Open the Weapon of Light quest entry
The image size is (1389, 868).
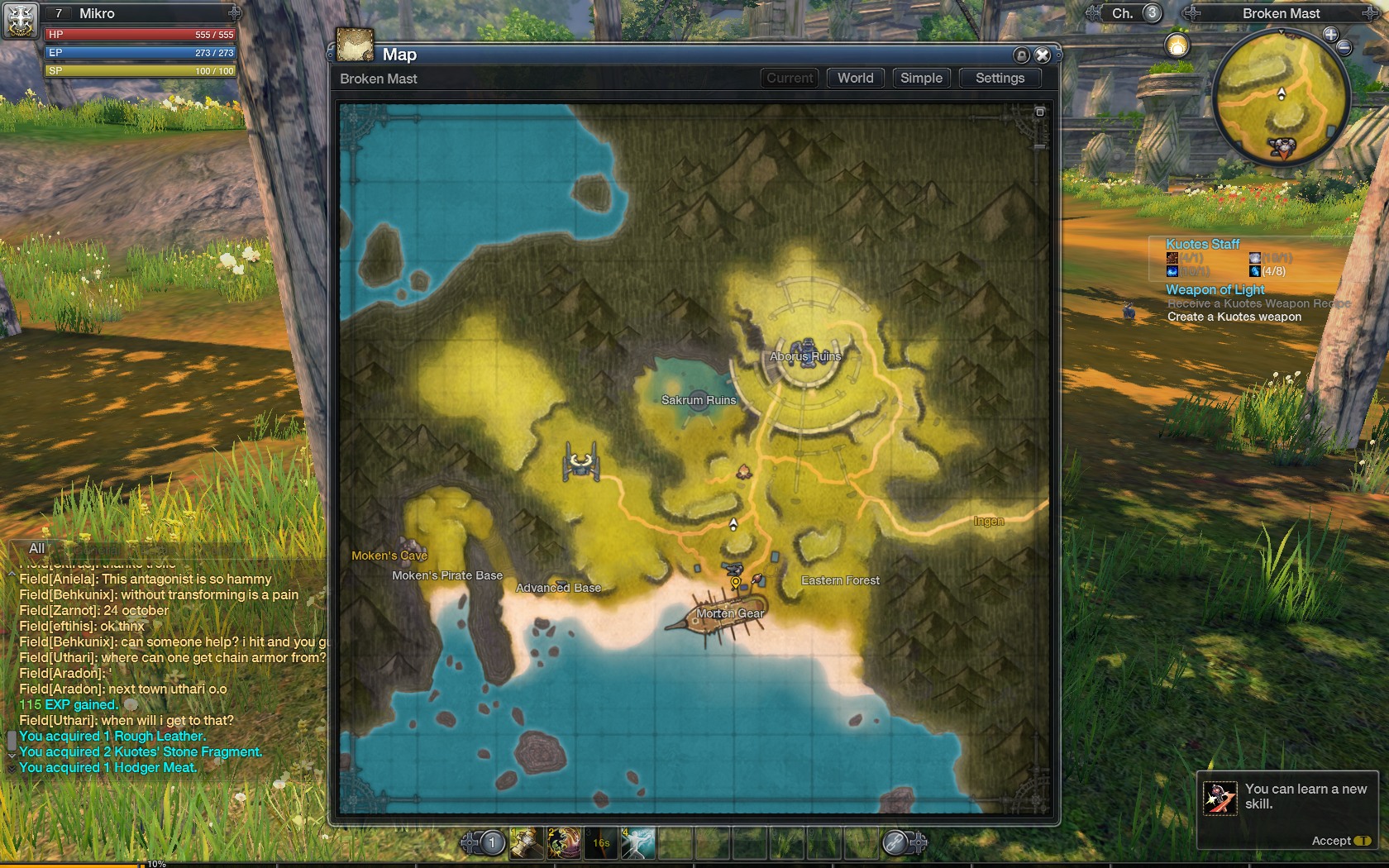[x=1215, y=289]
